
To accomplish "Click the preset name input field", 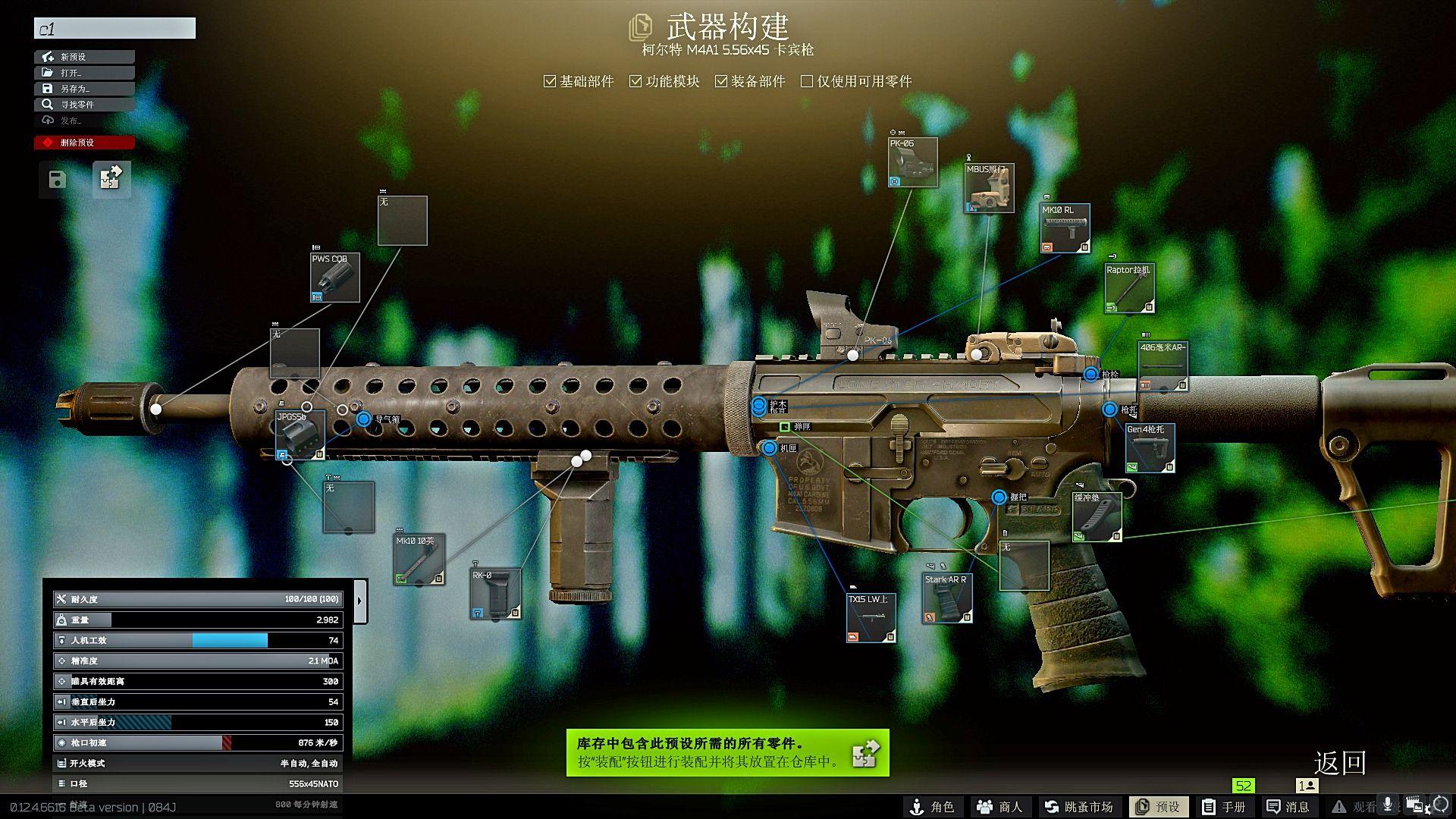I will click(x=115, y=29).
